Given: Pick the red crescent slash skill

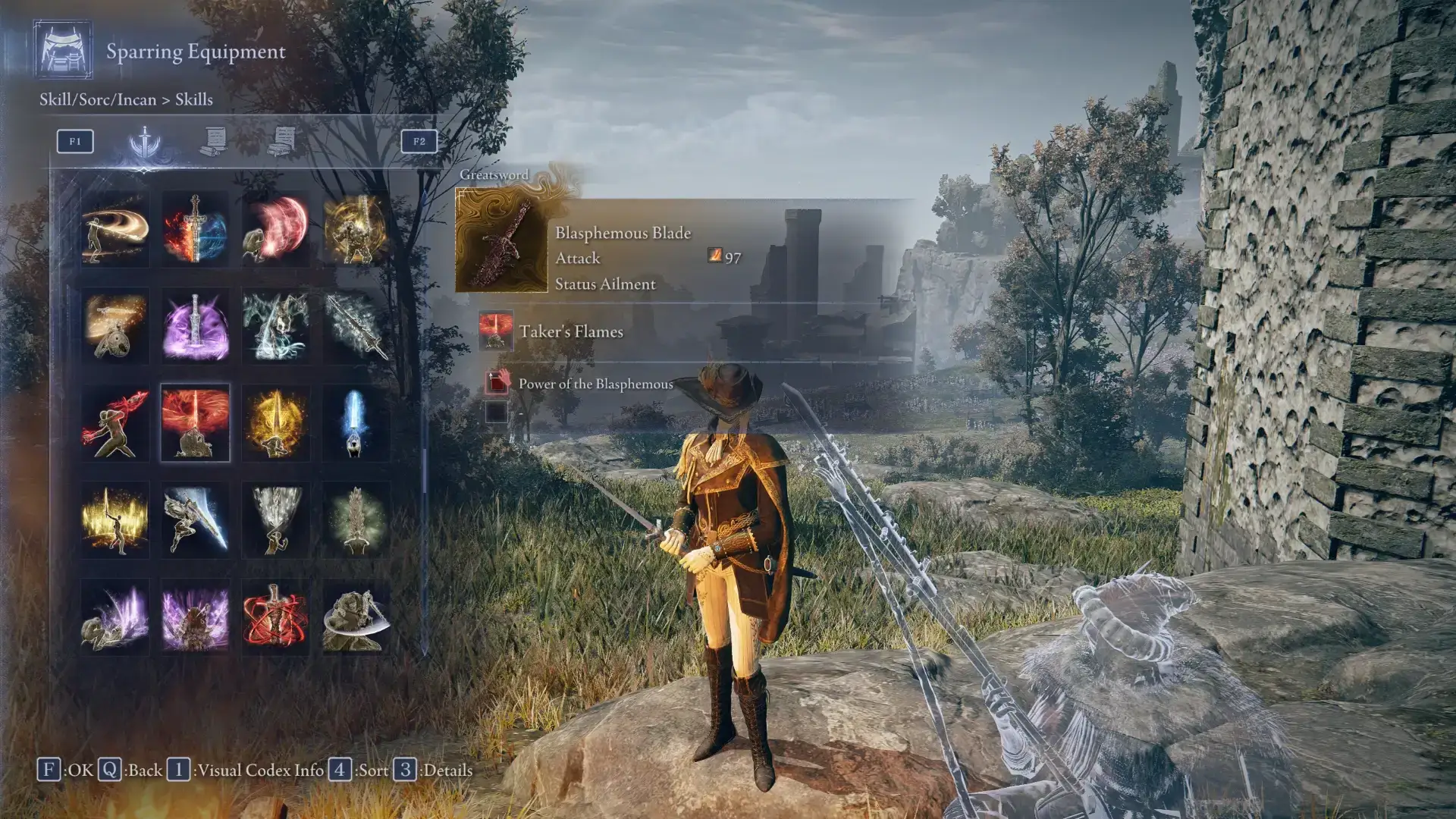Looking at the screenshot, I should click(276, 228).
